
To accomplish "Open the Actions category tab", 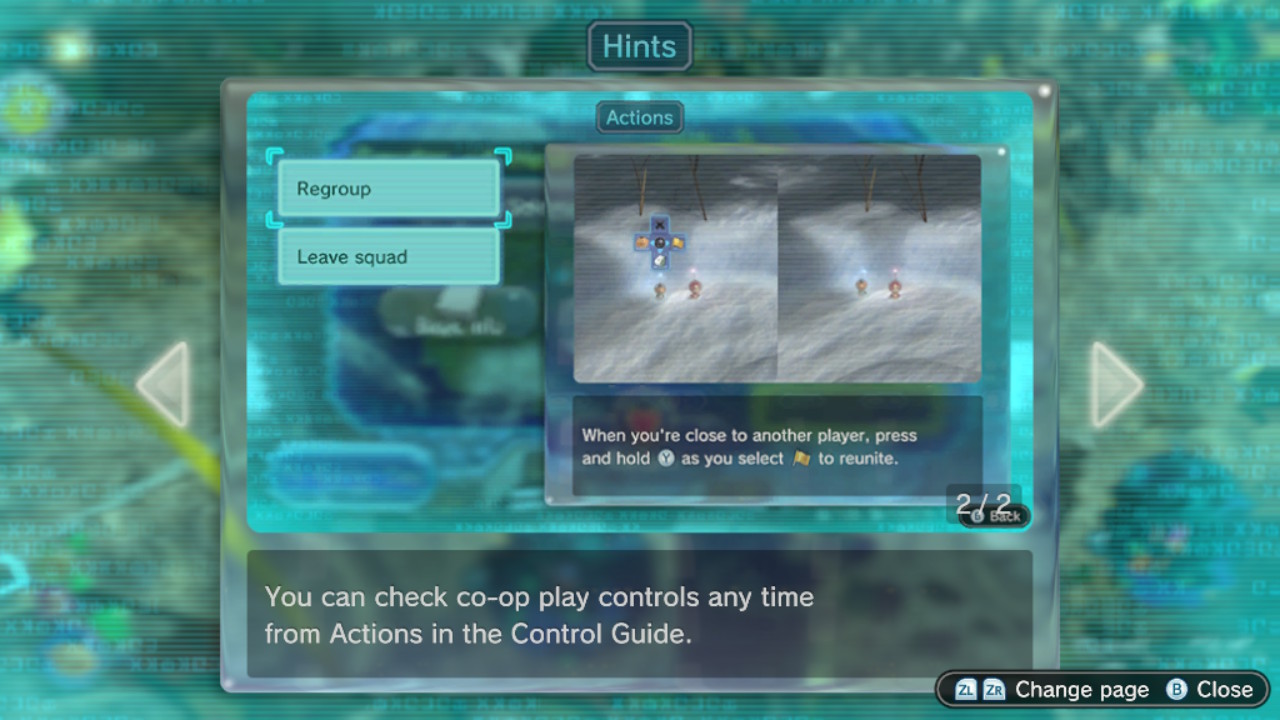I will tap(639, 118).
